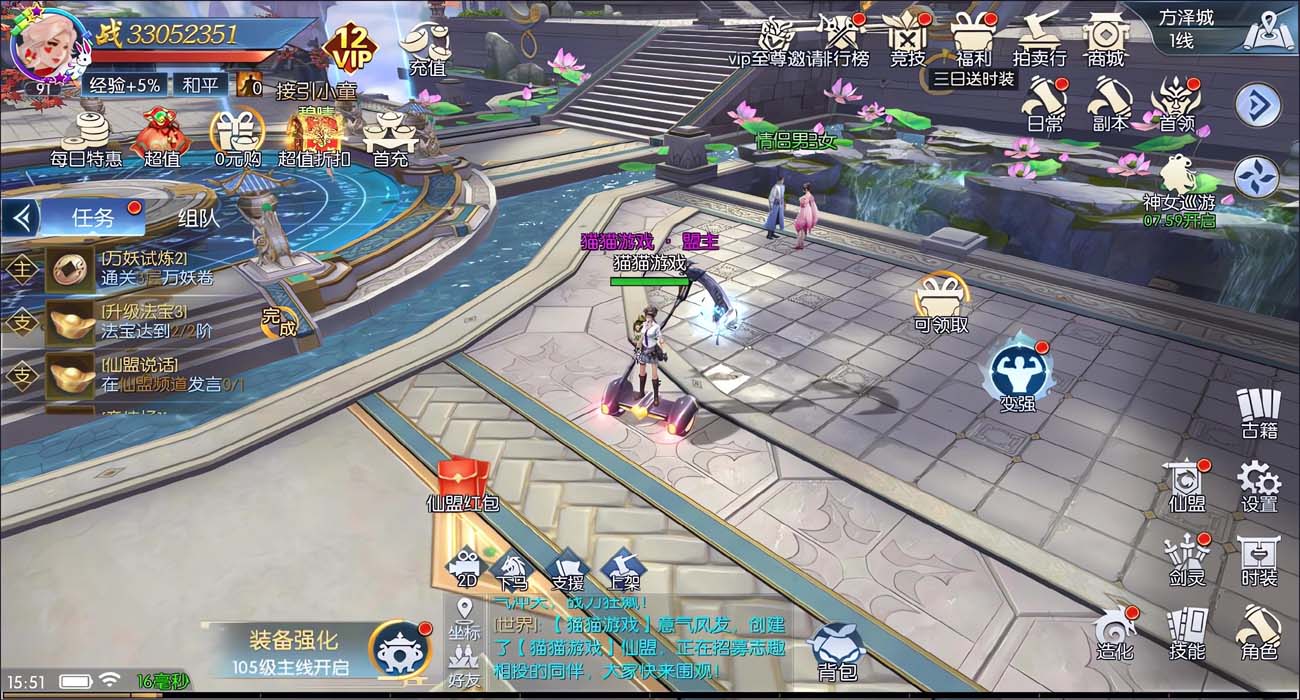Open the 商城 store
Screen dimensions: 1300x700
[x=1105, y=38]
